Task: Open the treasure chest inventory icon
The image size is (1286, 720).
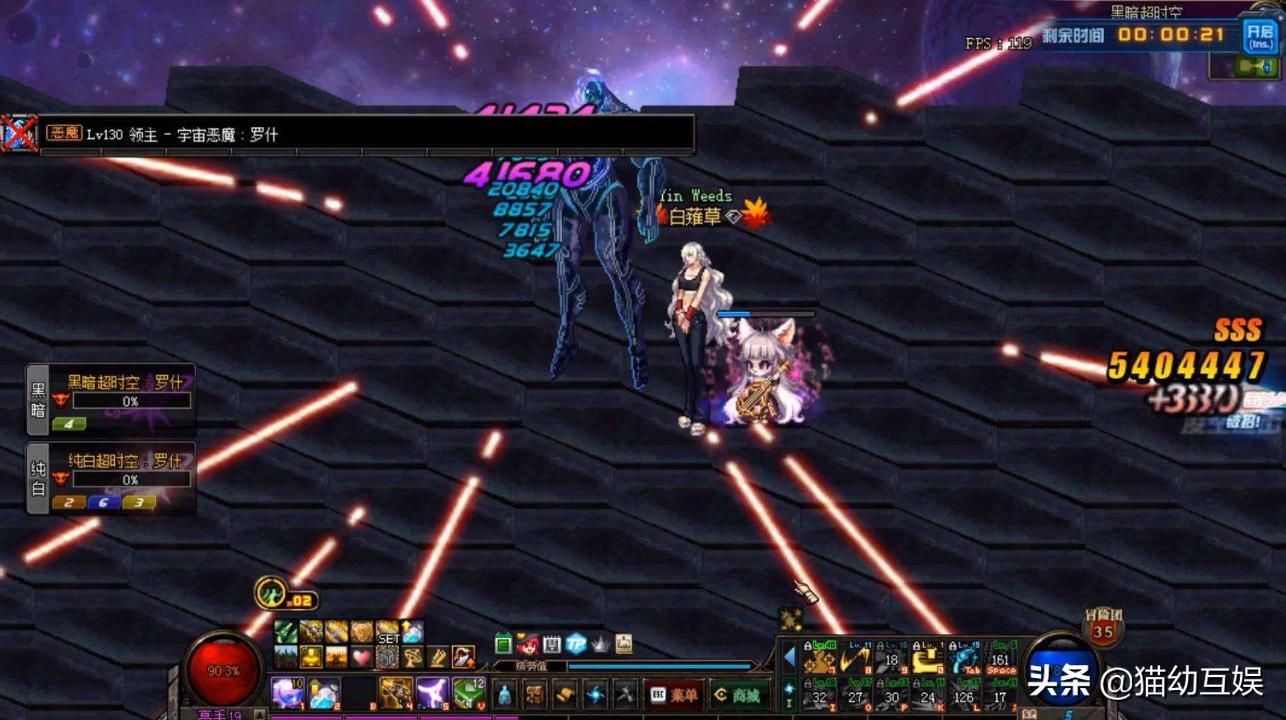Action: pyautogui.click(x=536, y=694)
